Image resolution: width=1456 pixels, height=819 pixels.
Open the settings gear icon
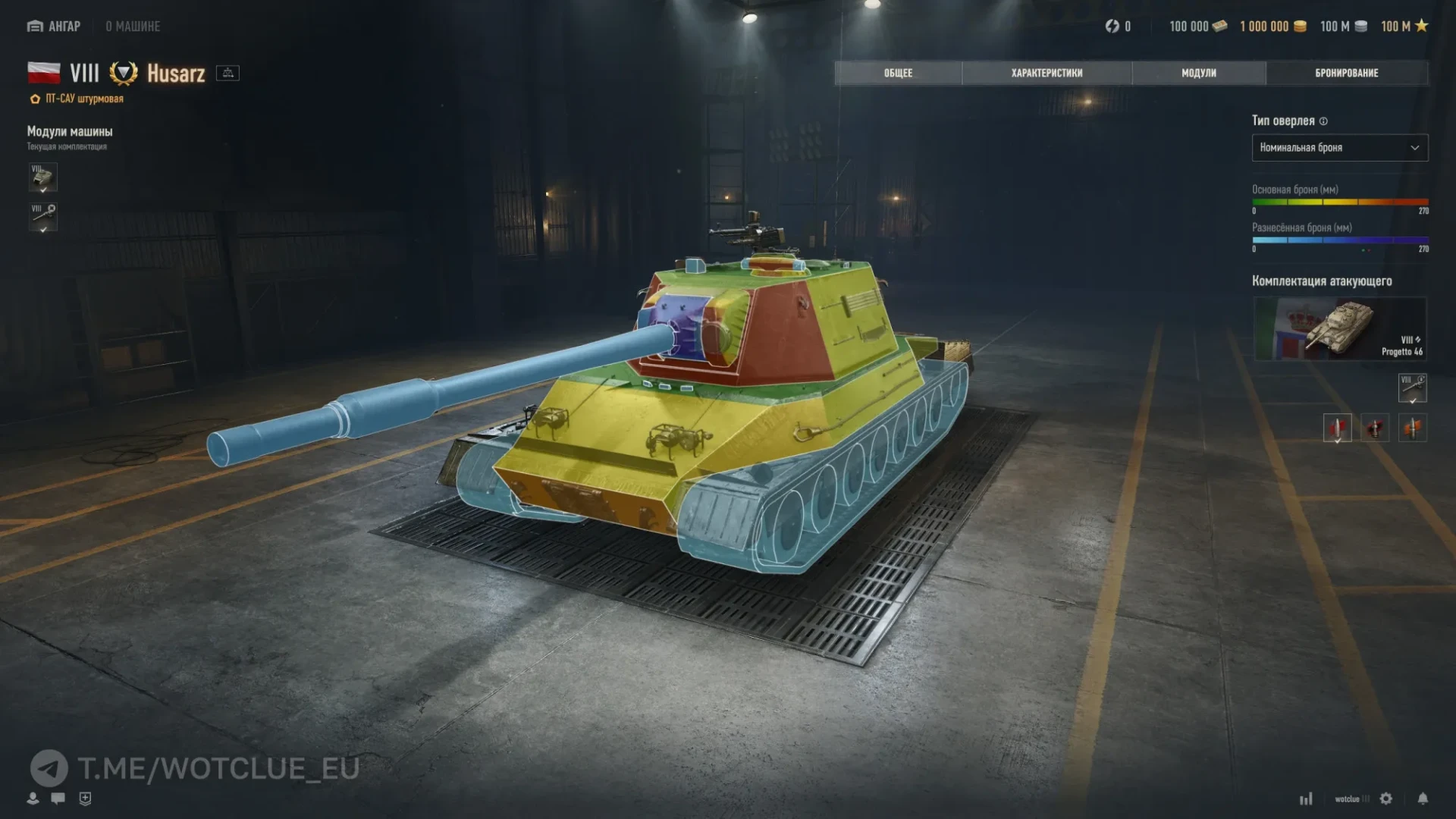[x=1386, y=799]
